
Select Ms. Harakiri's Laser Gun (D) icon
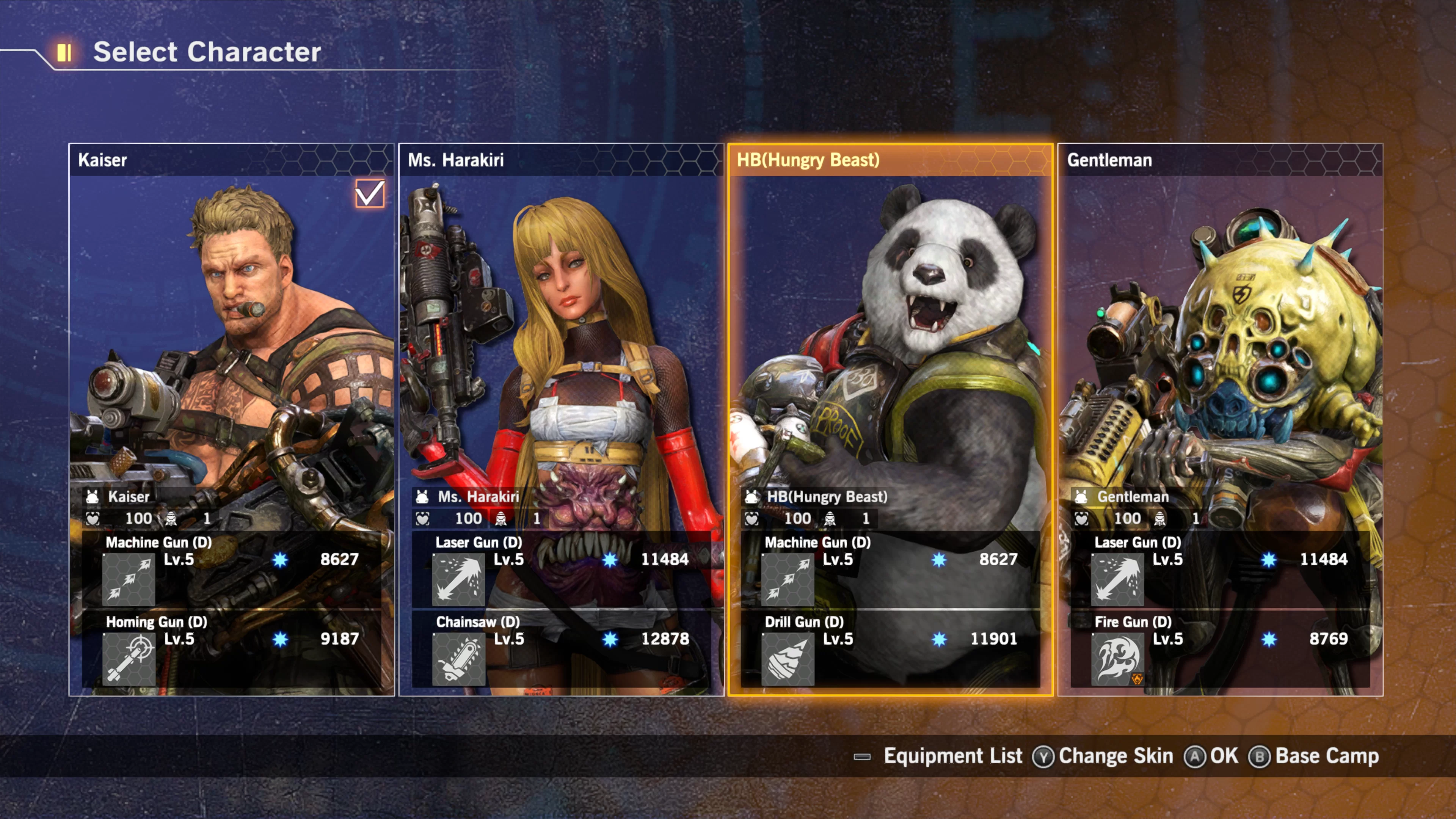pos(458,579)
